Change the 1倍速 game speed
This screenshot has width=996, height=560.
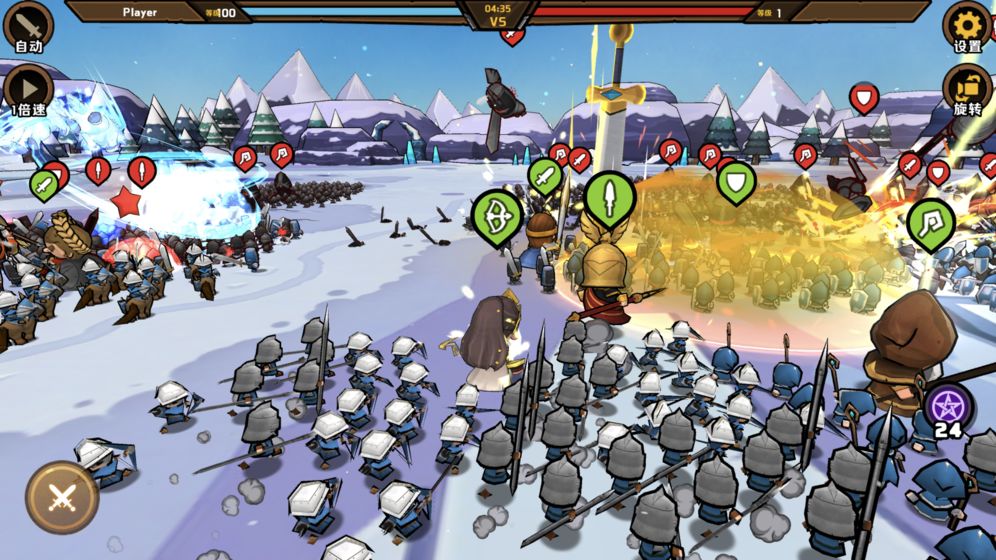pyautogui.click(x=28, y=87)
